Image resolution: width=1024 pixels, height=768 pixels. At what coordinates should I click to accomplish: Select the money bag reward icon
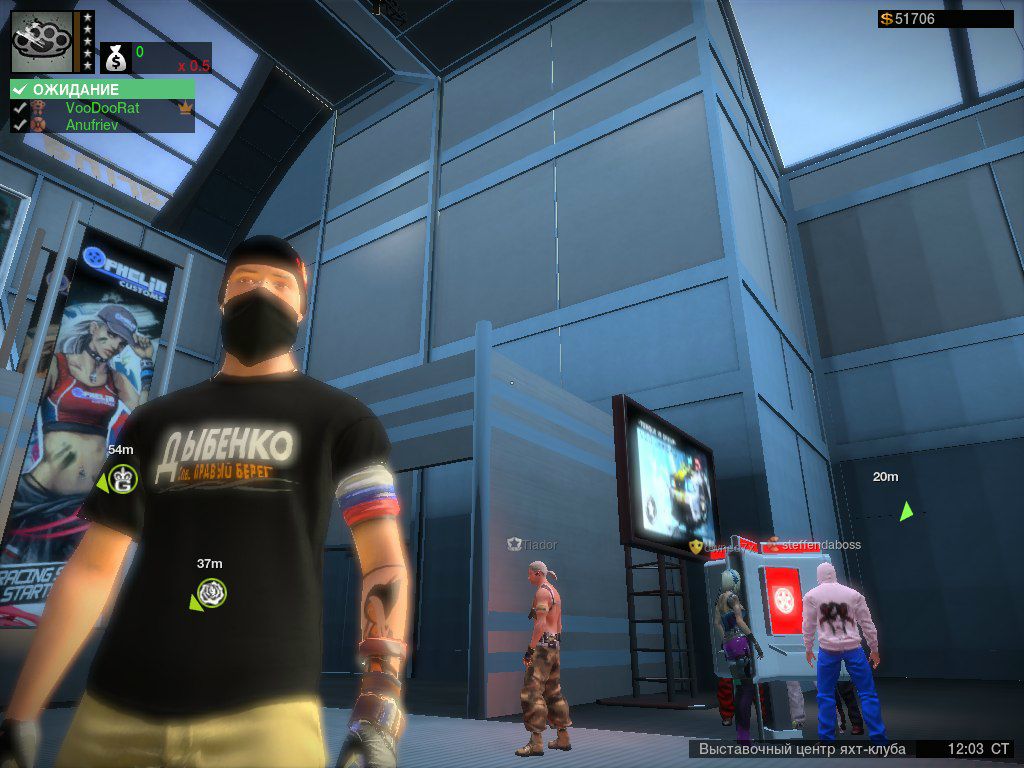pos(116,58)
